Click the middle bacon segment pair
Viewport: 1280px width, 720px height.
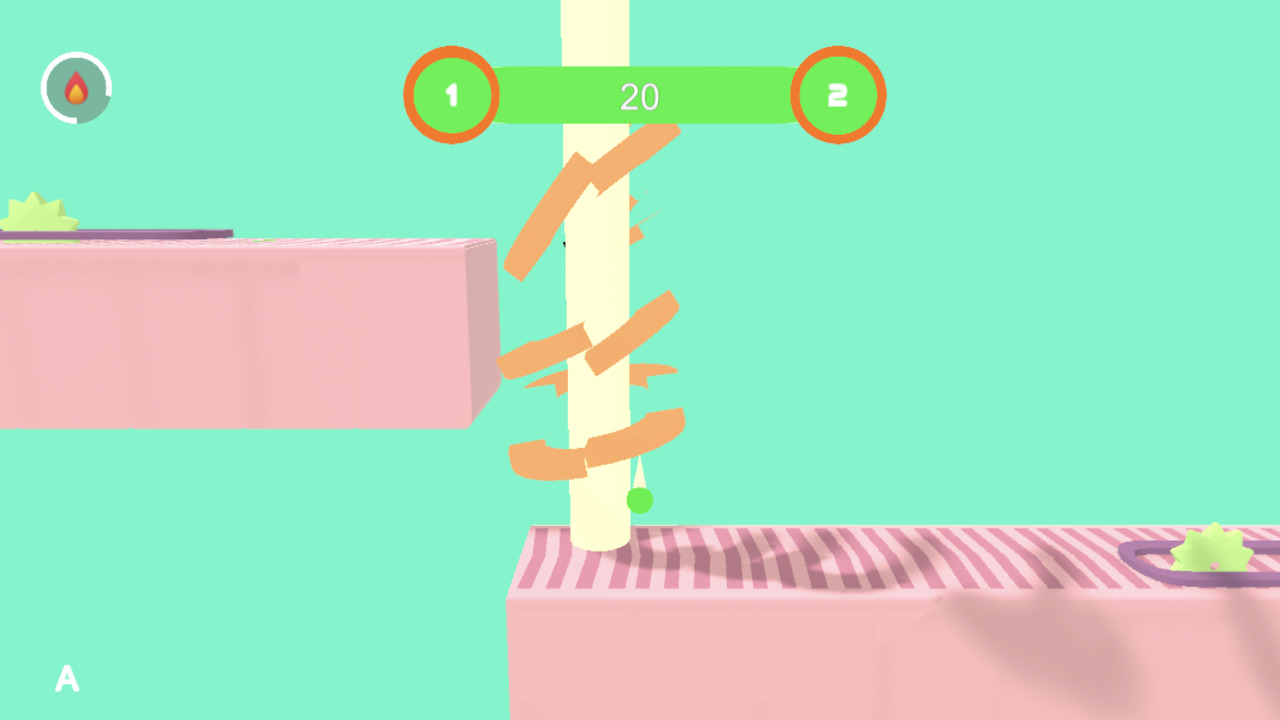click(x=590, y=345)
